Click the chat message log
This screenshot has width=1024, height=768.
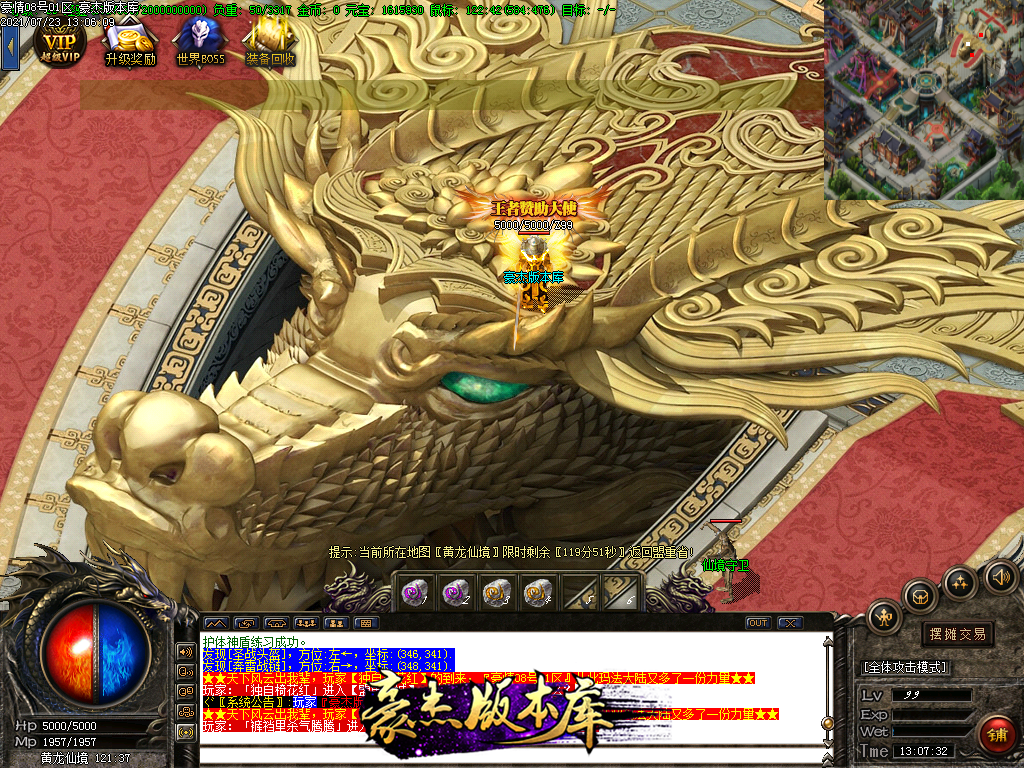510,690
